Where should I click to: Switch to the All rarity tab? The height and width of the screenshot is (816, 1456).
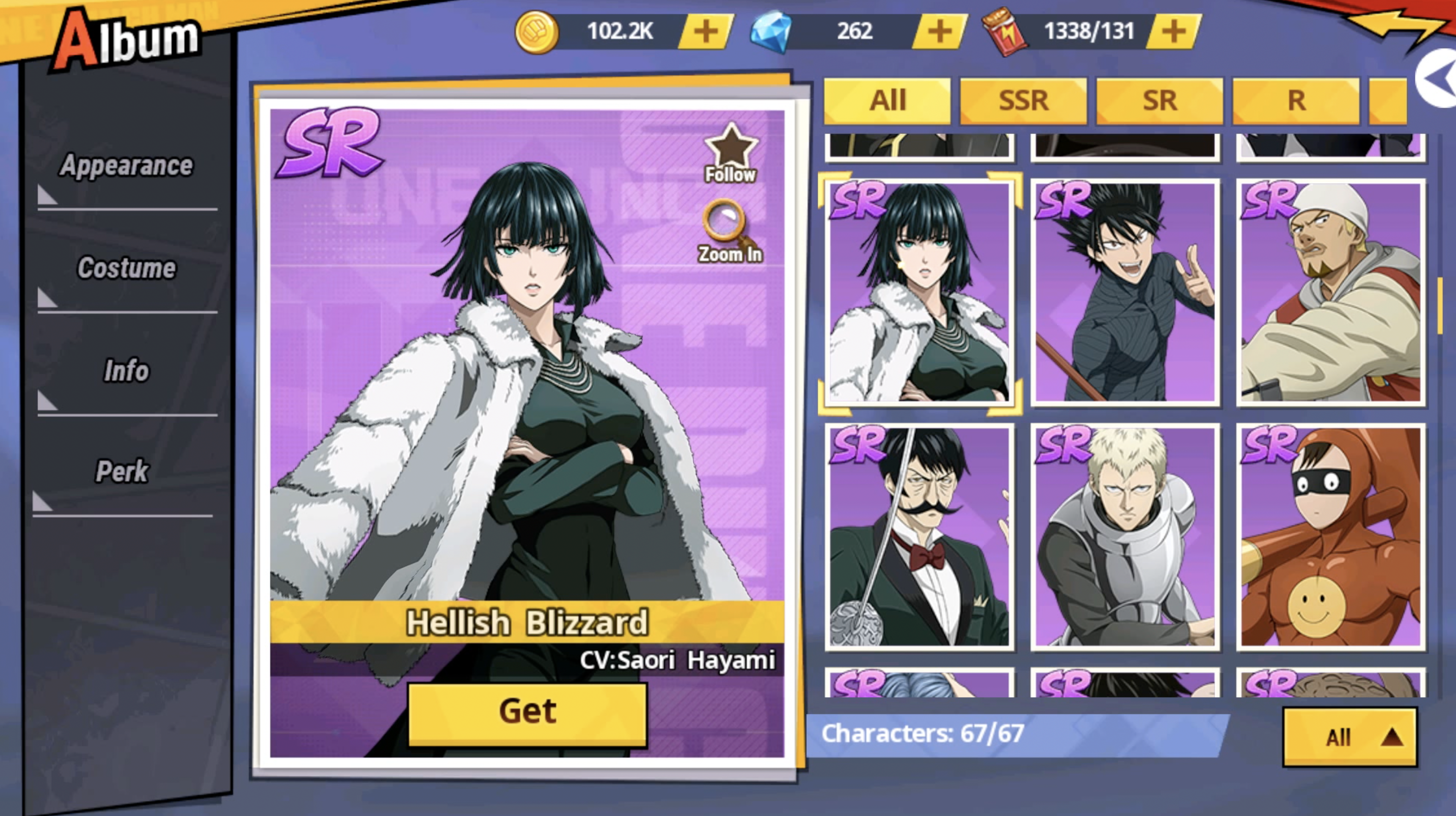click(x=887, y=101)
